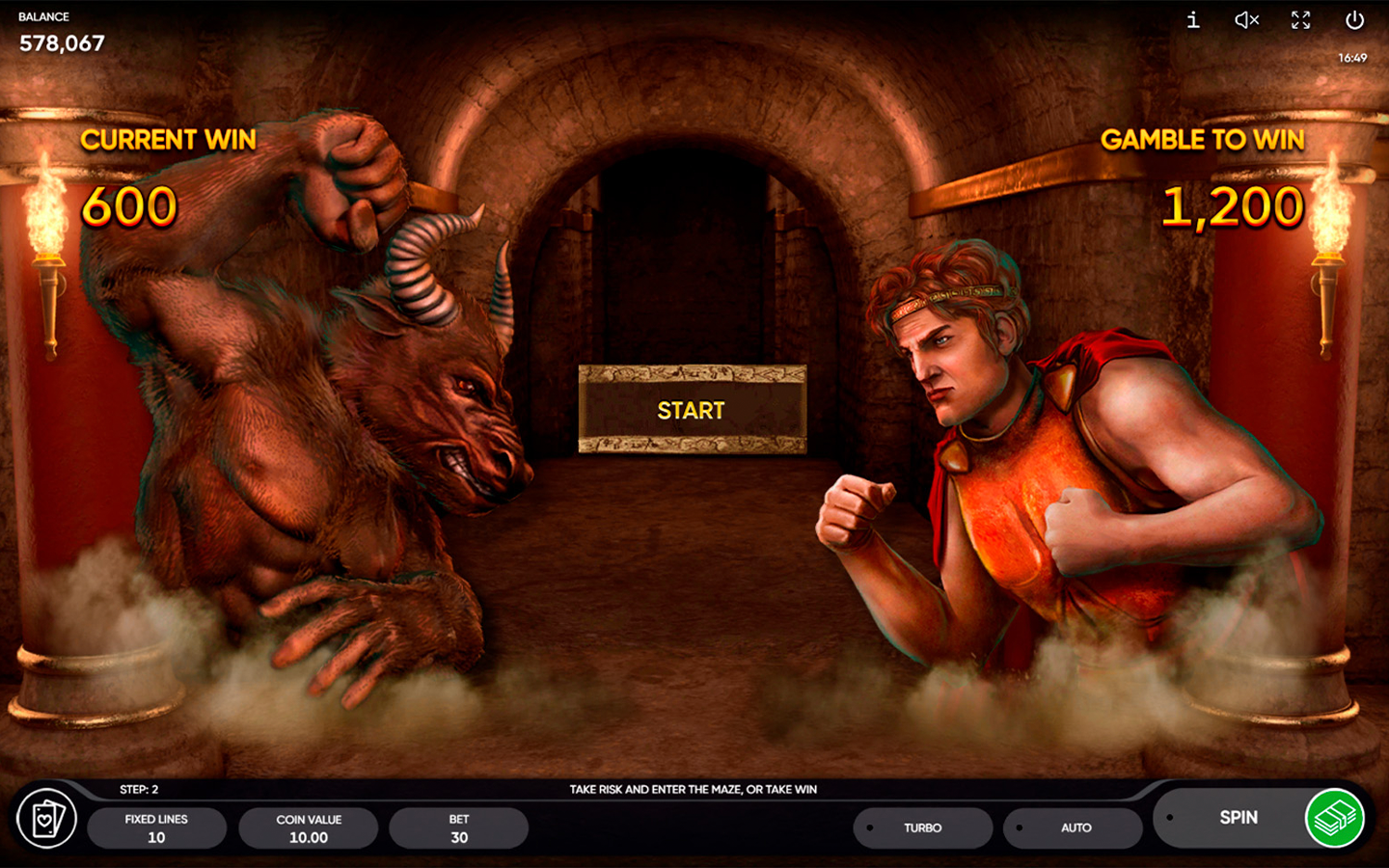
Task: Click the clock showing 16:49
Action: tap(1354, 58)
